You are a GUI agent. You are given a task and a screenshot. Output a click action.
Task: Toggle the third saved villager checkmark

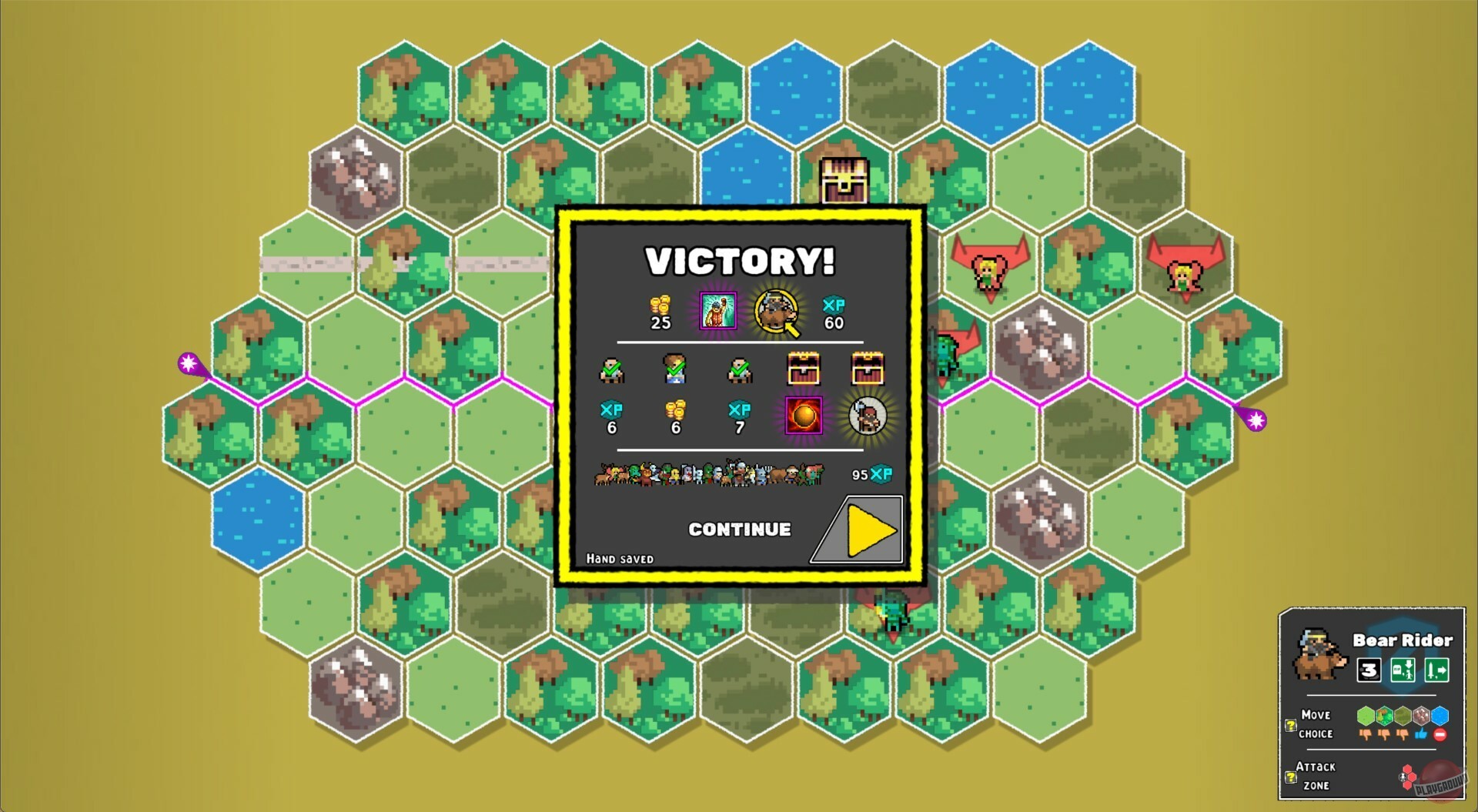tap(739, 369)
